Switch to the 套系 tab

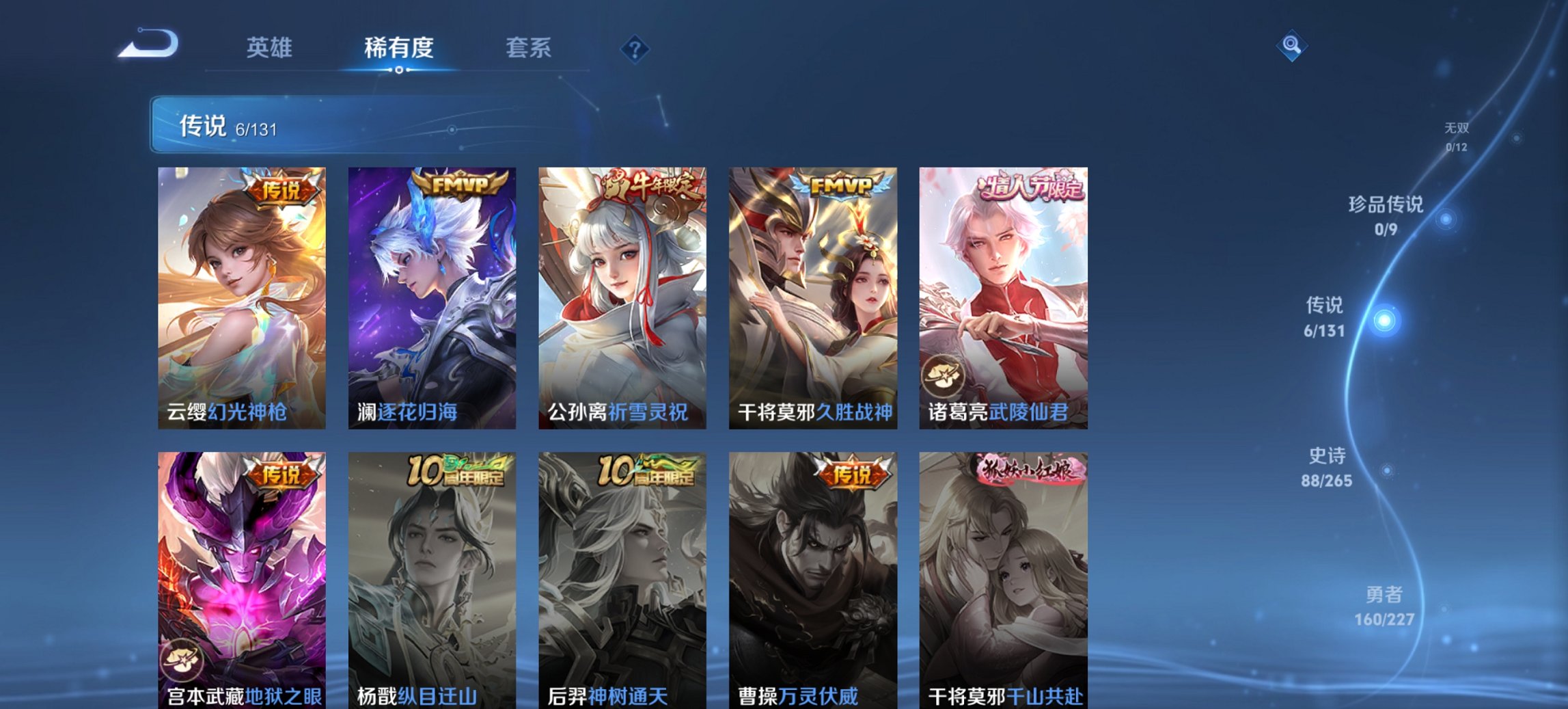point(528,48)
